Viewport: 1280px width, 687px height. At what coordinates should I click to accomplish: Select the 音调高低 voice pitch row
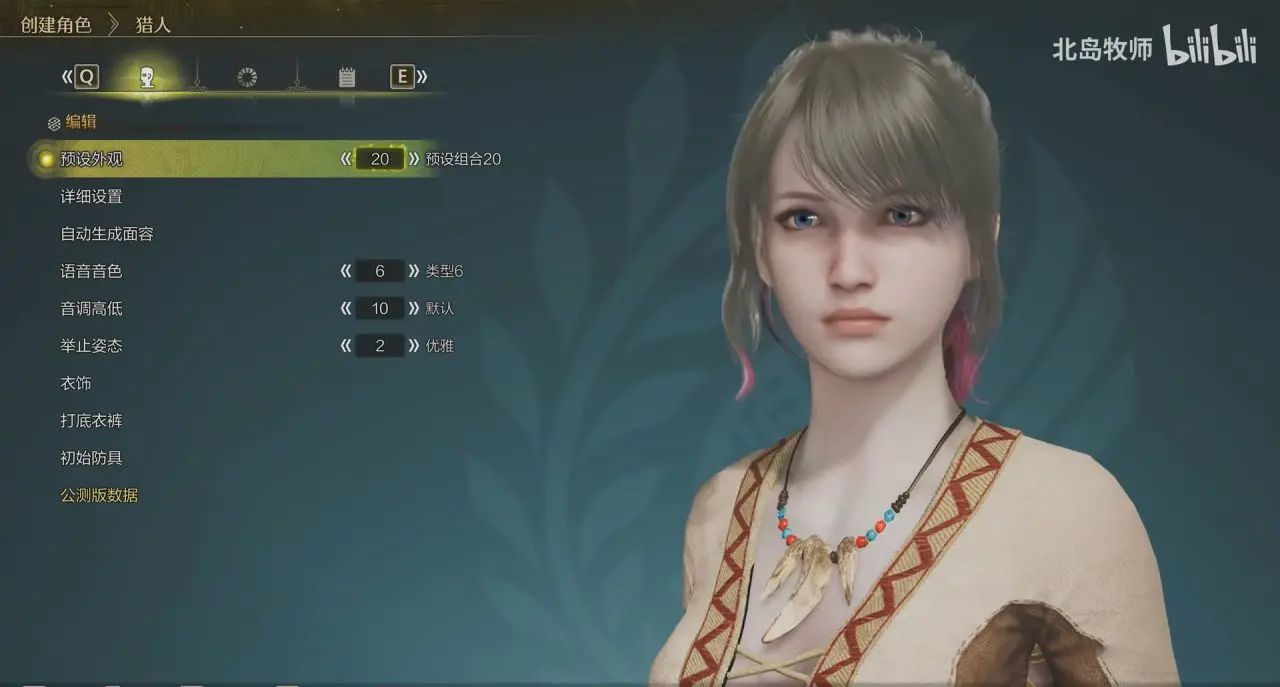91,309
